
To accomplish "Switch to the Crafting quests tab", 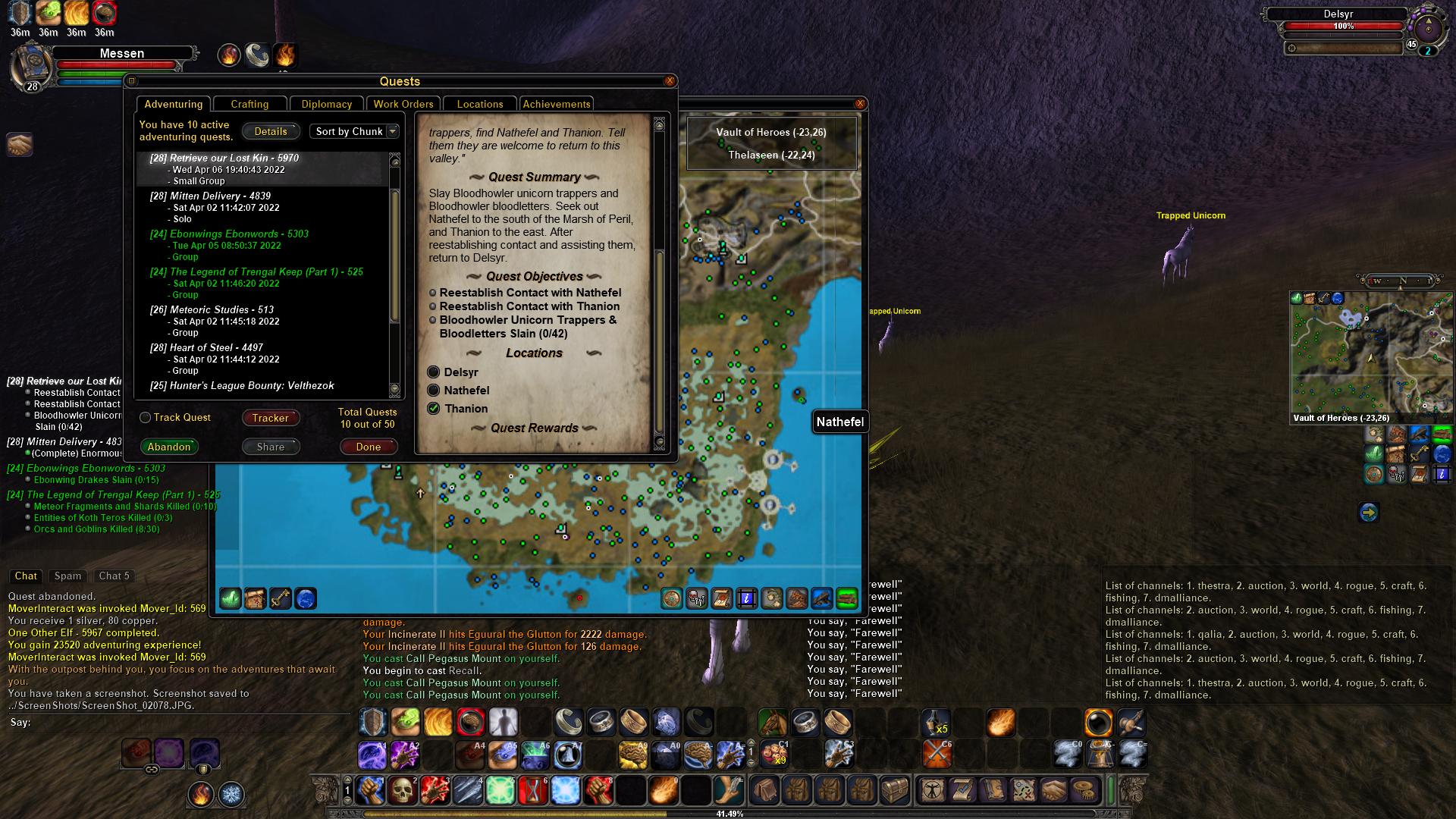I will (x=249, y=104).
